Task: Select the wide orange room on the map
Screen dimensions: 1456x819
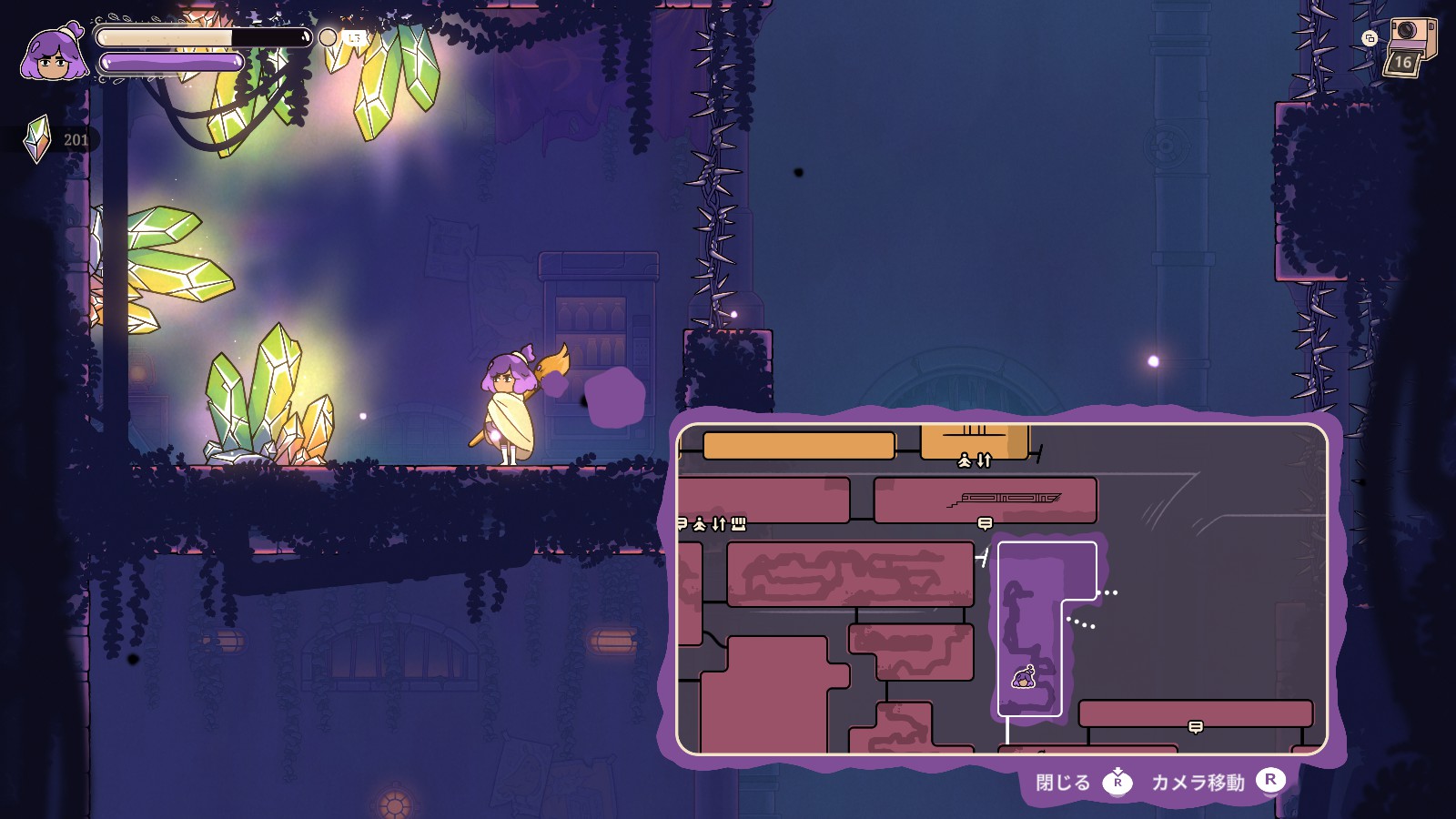Action: (x=799, y=445)
